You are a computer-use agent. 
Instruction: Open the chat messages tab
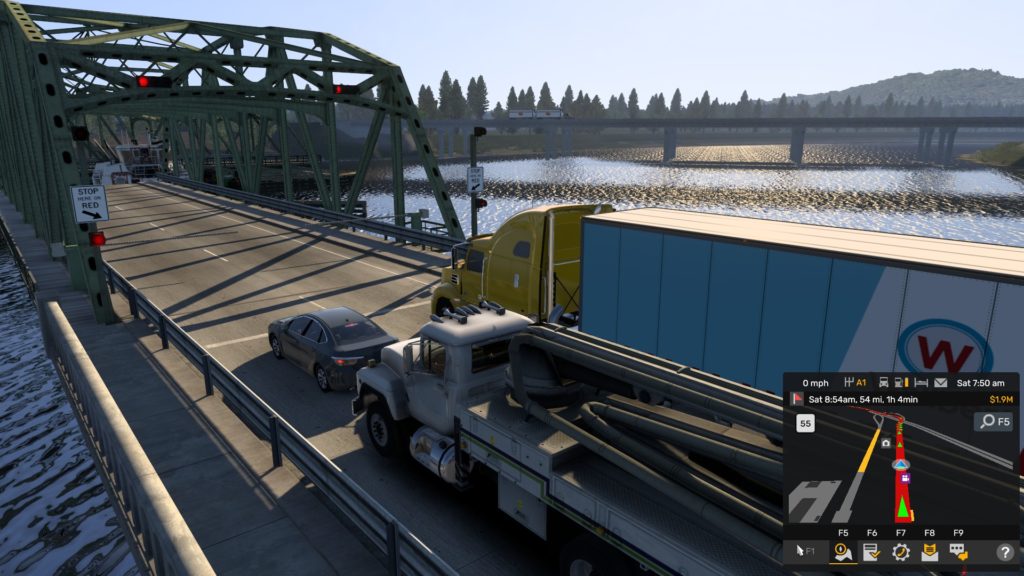(957, 551)
